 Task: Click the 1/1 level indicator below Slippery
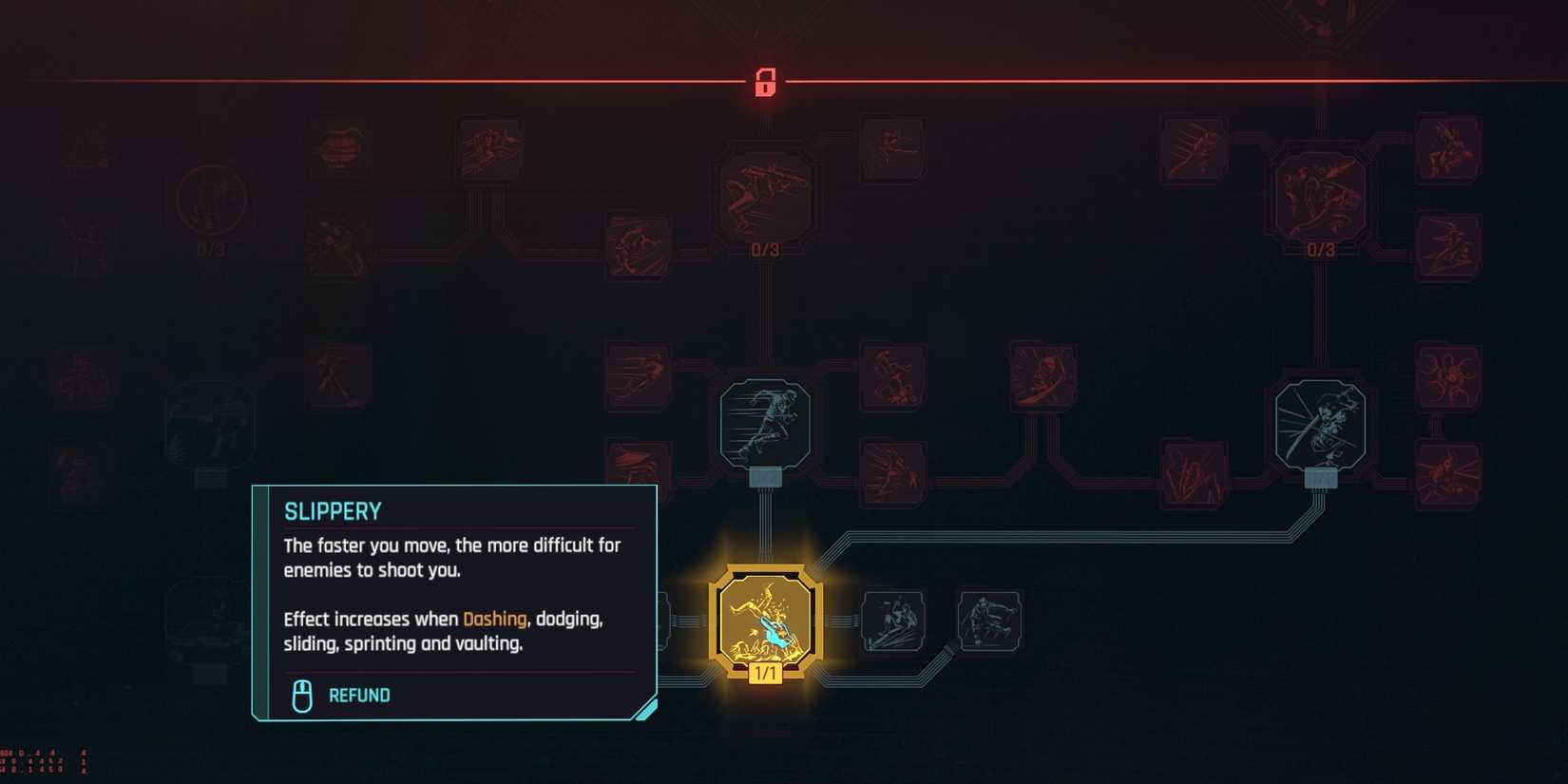(x=765, y=672)
